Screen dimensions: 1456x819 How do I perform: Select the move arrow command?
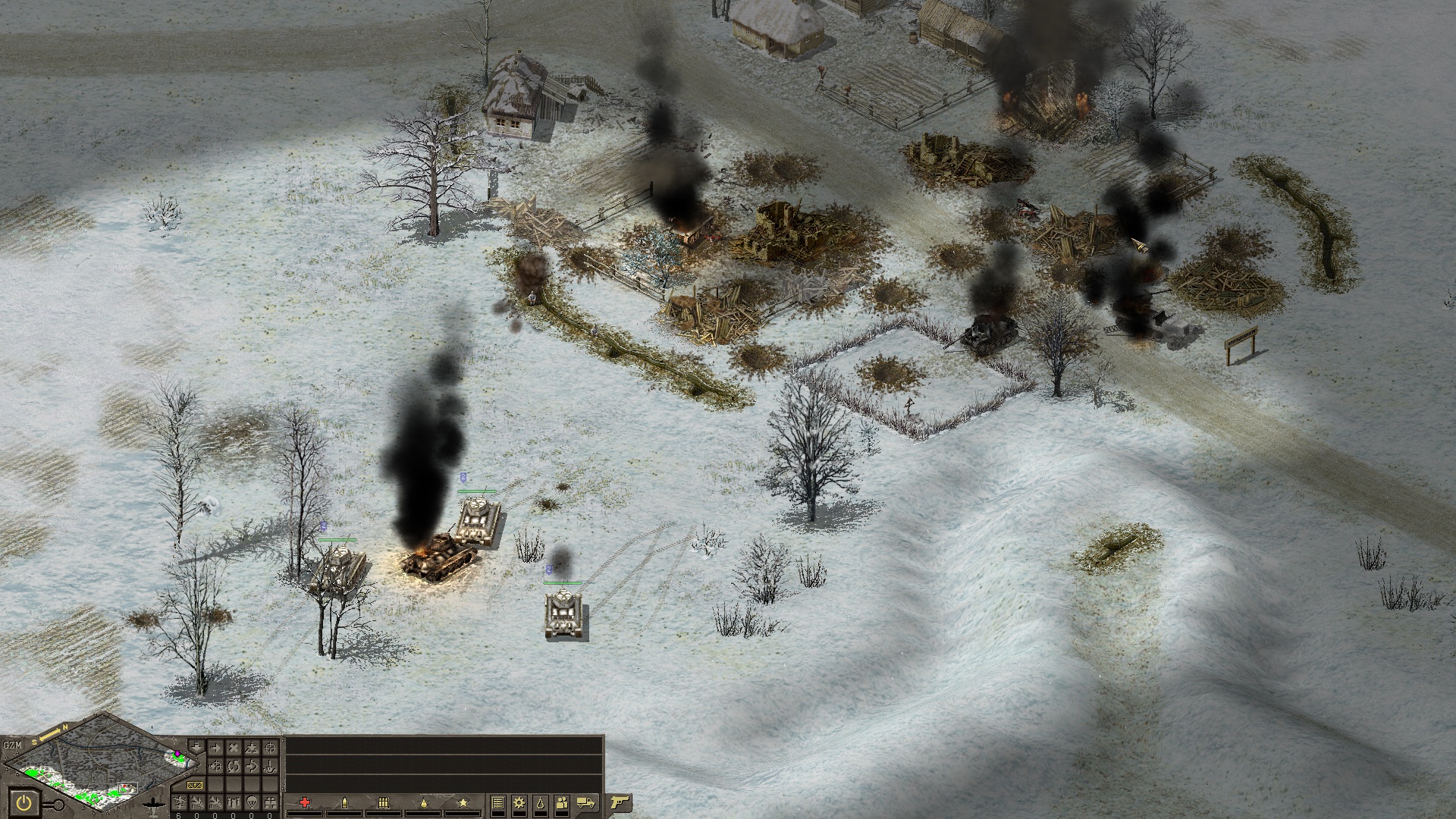(x=215, y=748)
